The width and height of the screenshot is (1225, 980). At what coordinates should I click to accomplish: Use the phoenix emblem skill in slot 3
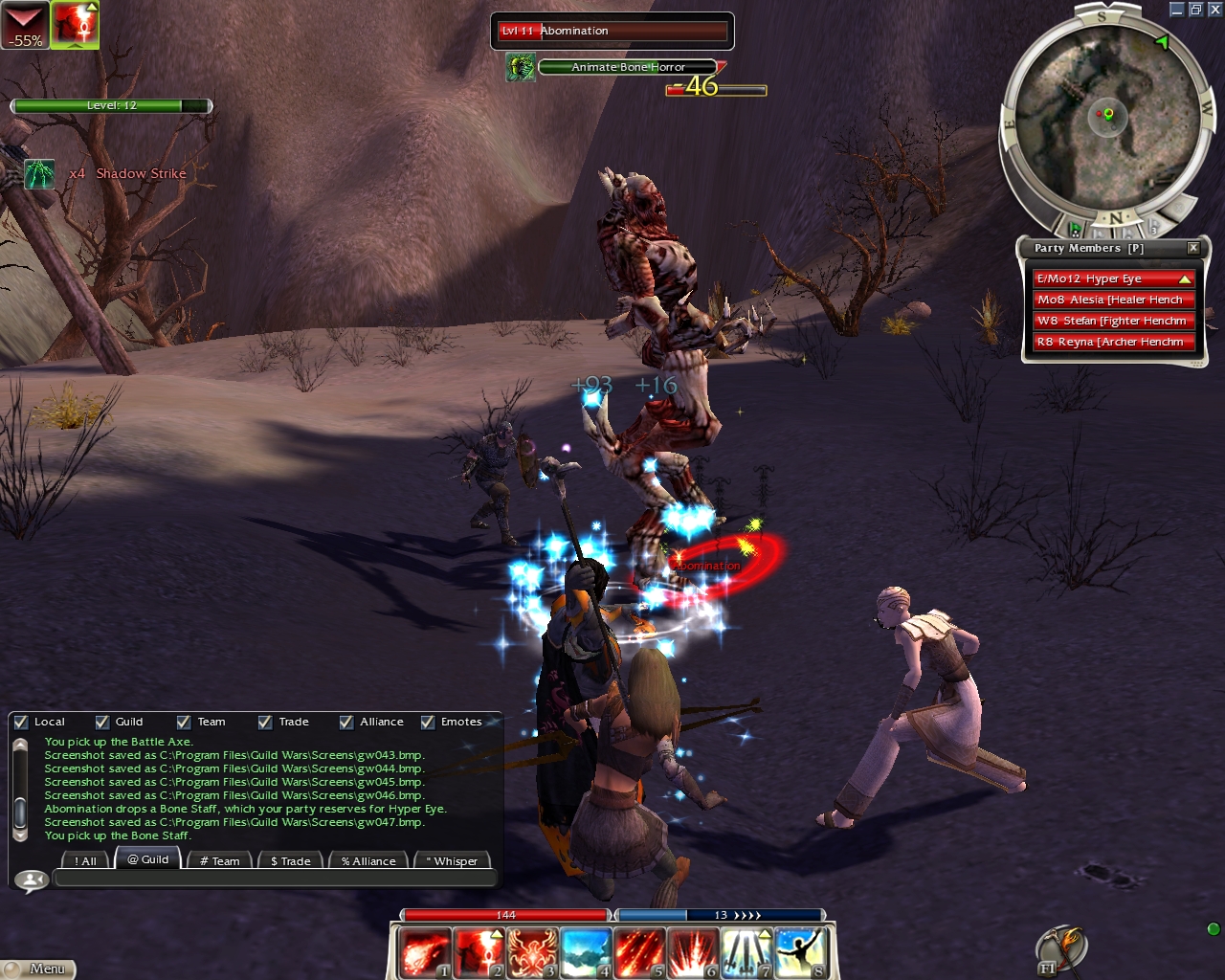click(x=531, y=952)
